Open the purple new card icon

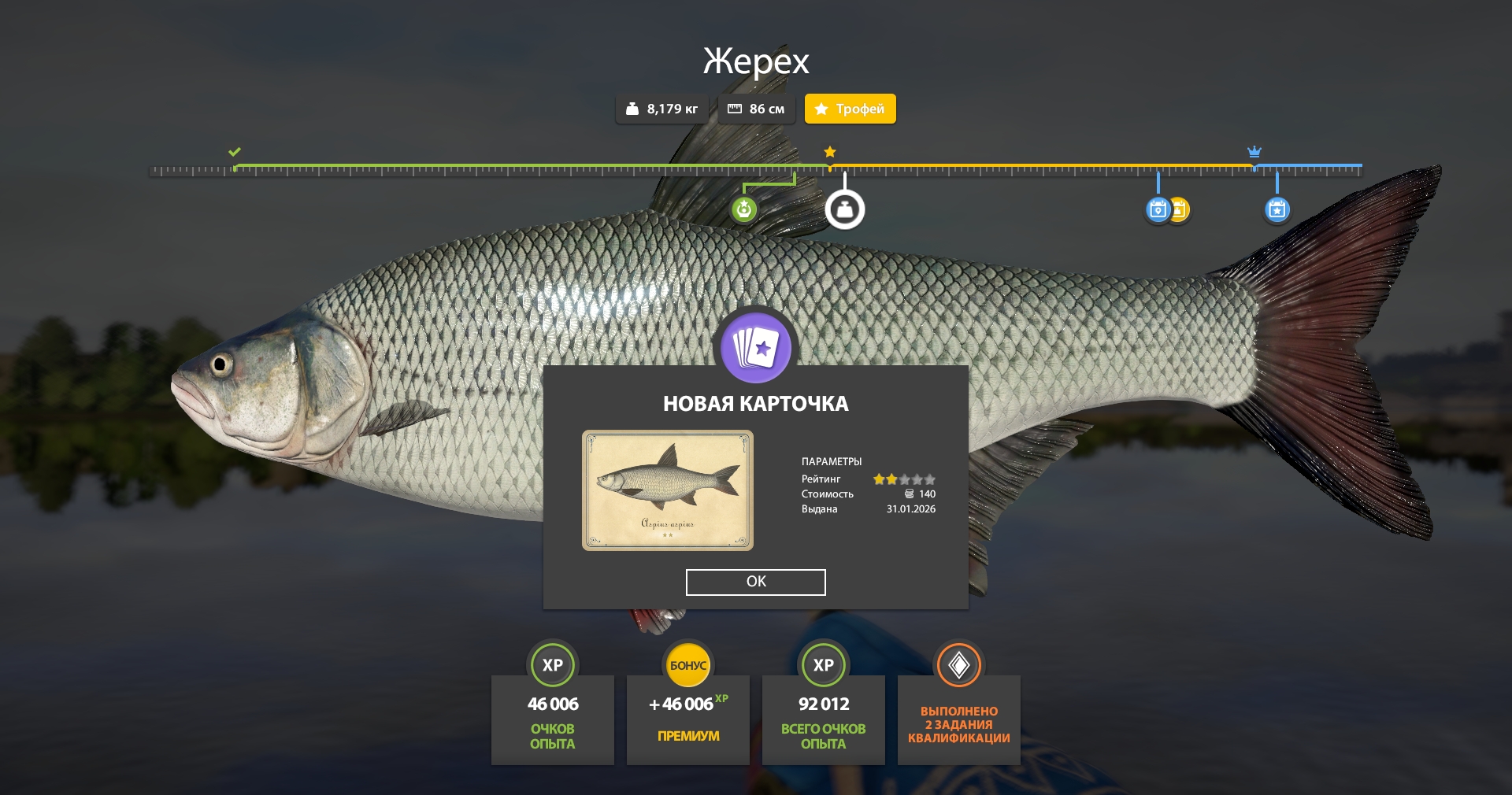coord(756,346)
